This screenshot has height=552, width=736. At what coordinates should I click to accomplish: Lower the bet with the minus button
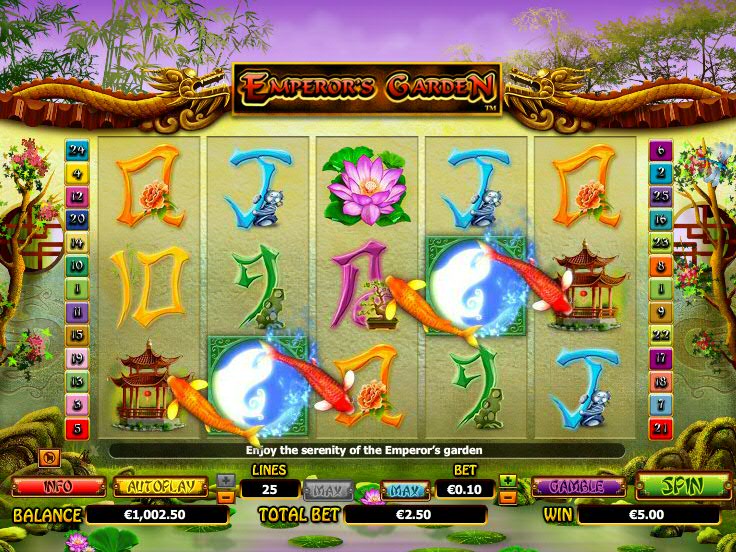click(x=509, y=496)
